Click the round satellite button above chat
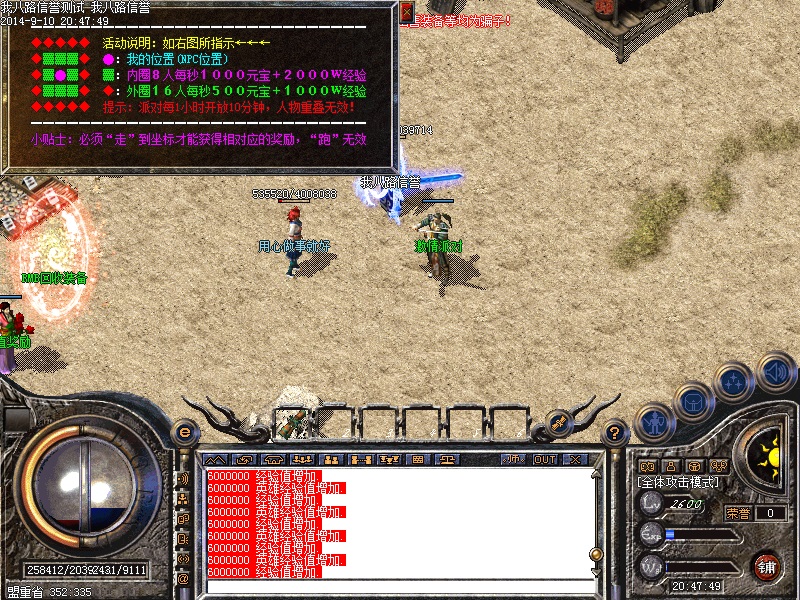The width and height of the screenshot is (800, 600). click(558, 424)
